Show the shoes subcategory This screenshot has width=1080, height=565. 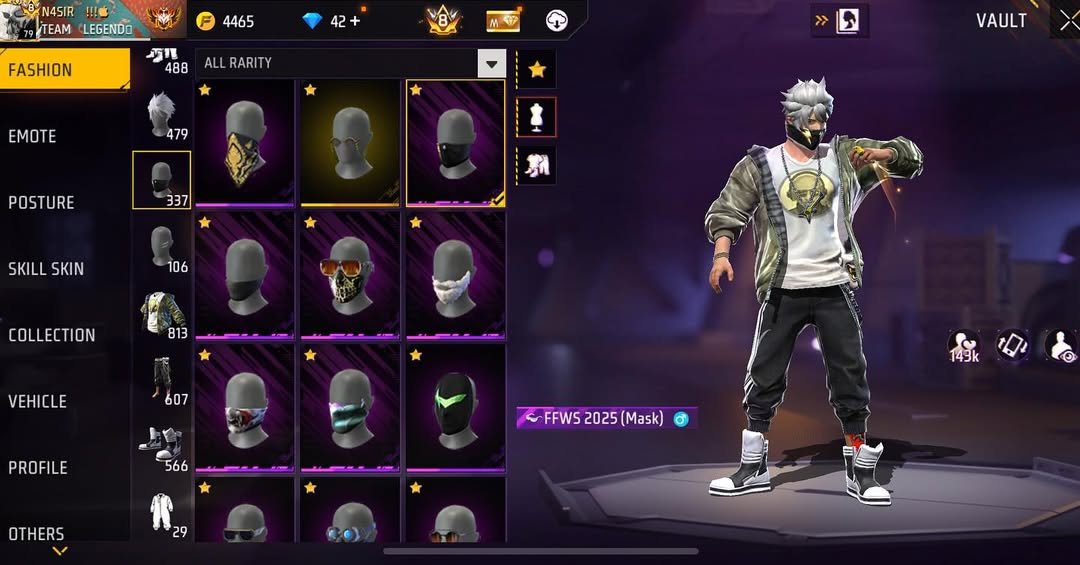pyautogui.click(x=161, y=446)
